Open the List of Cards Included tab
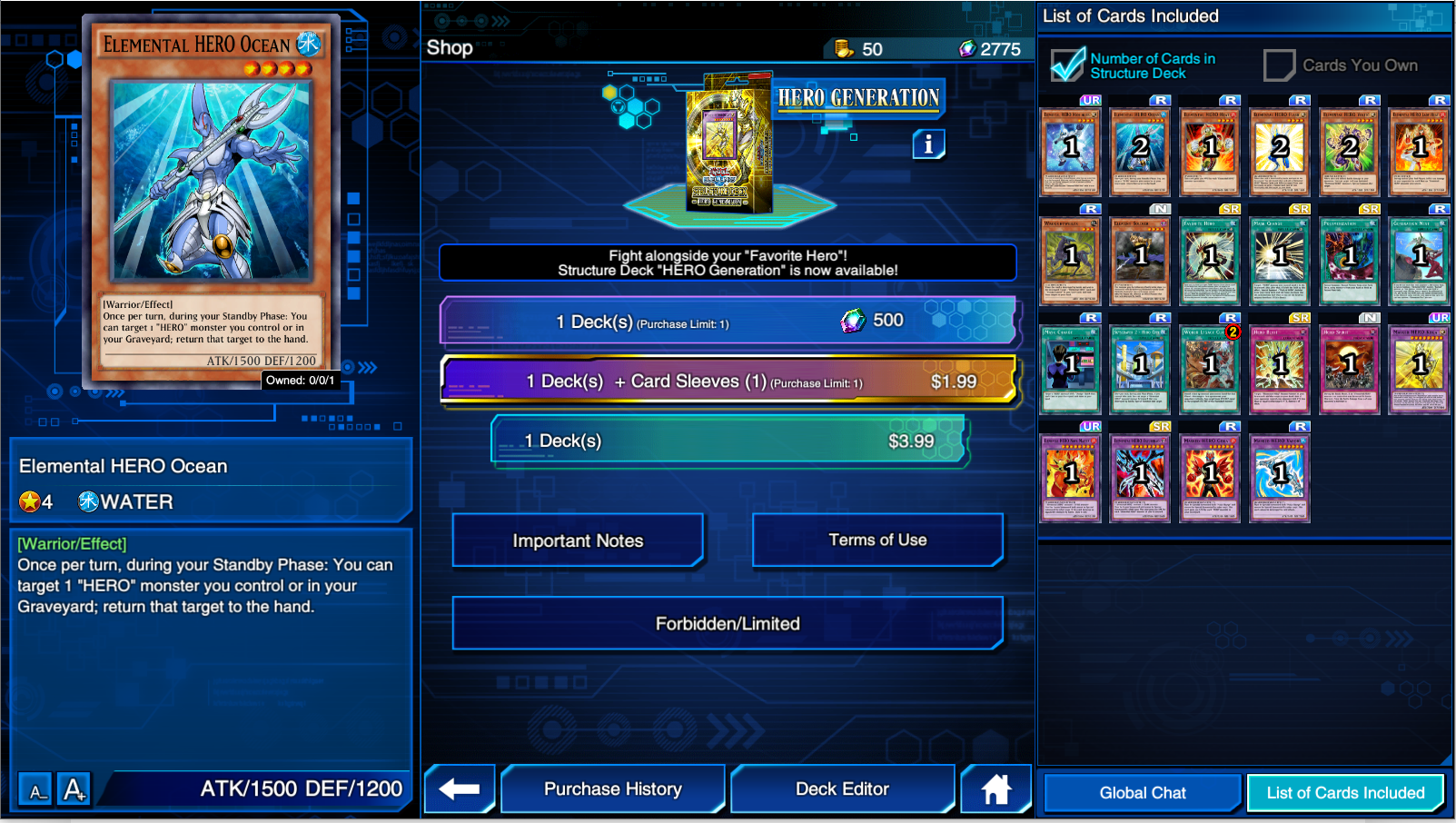This screenshot has height=823, width=1456. [x=1345, y=792]
